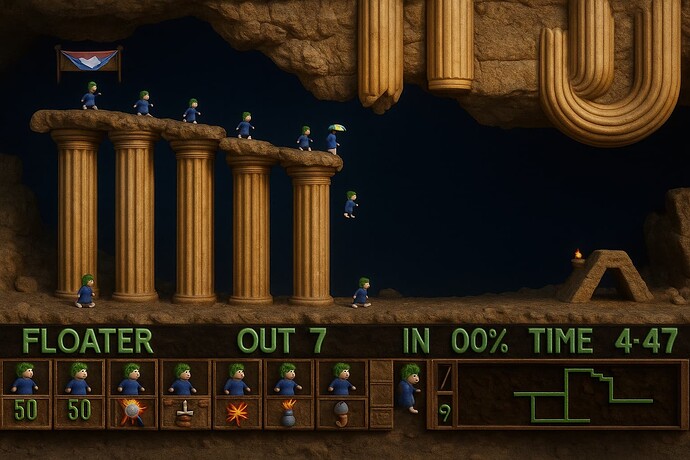
Task: Select the grey digging claw skill
Action: coord(341,411)
